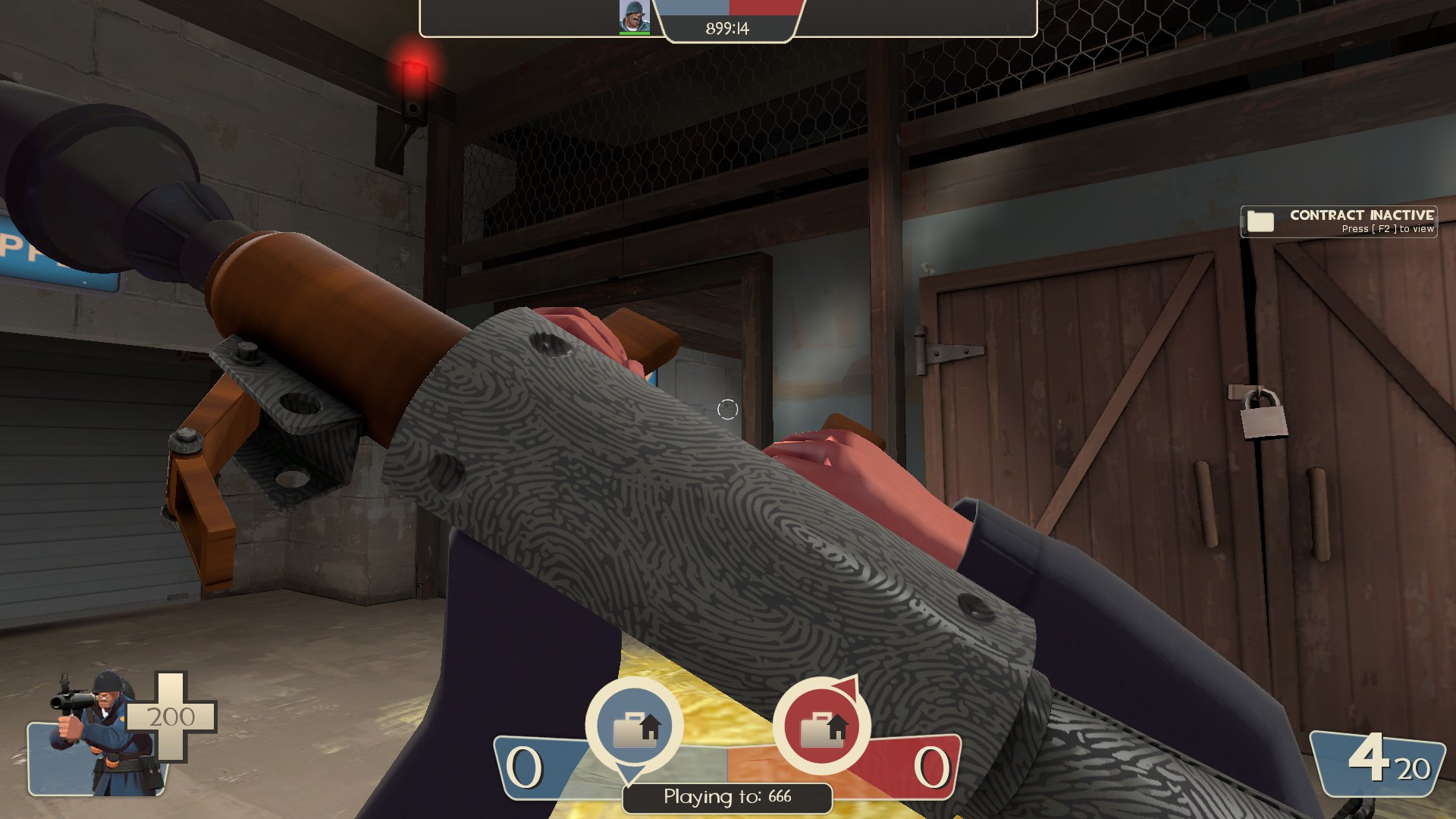This screenshot has width=1456, height=819.
Task: Open the Contract Inactive folder icon
Action: point(1261,221)
